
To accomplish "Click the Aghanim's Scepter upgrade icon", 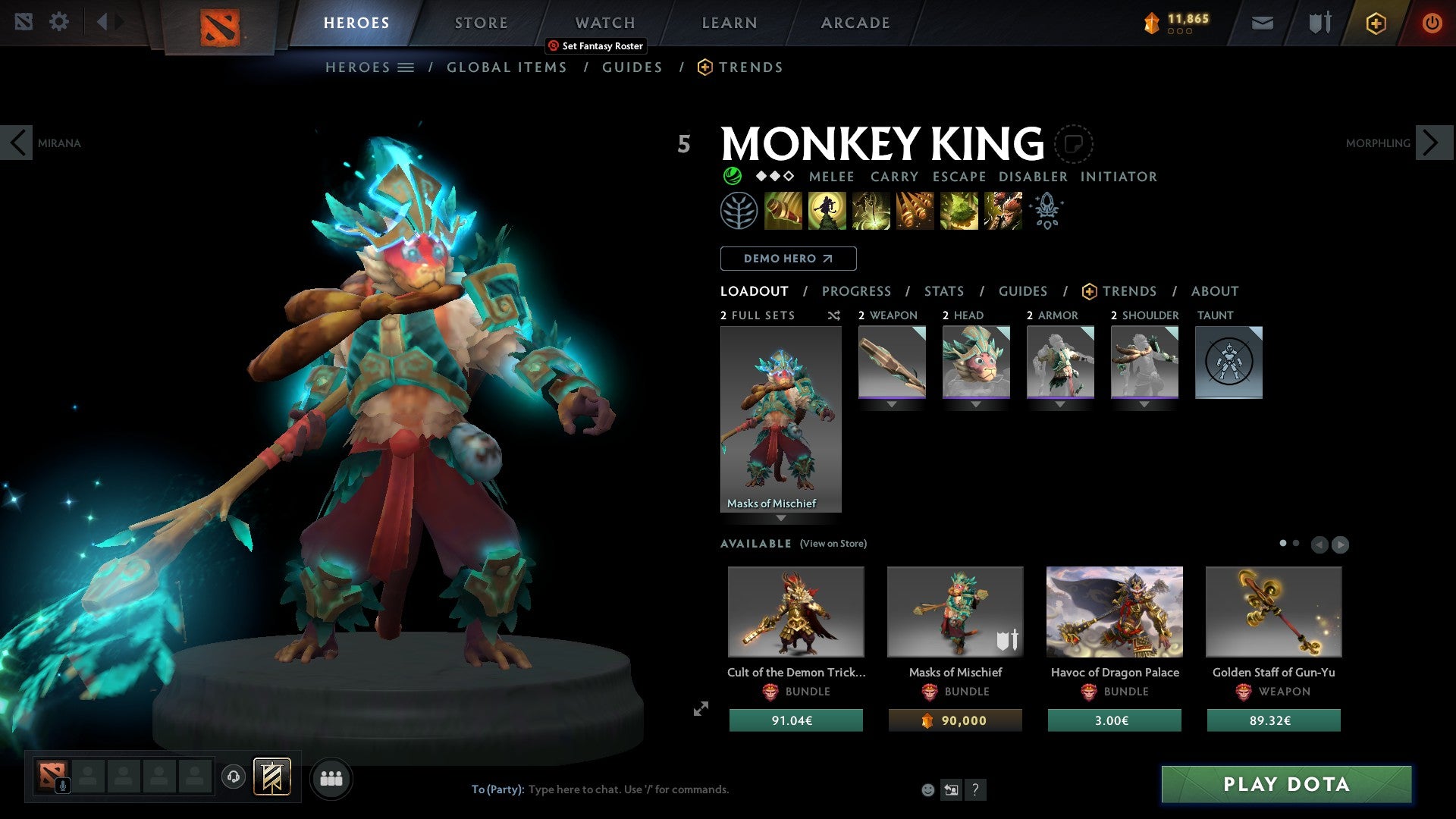I will (1046, 211).
